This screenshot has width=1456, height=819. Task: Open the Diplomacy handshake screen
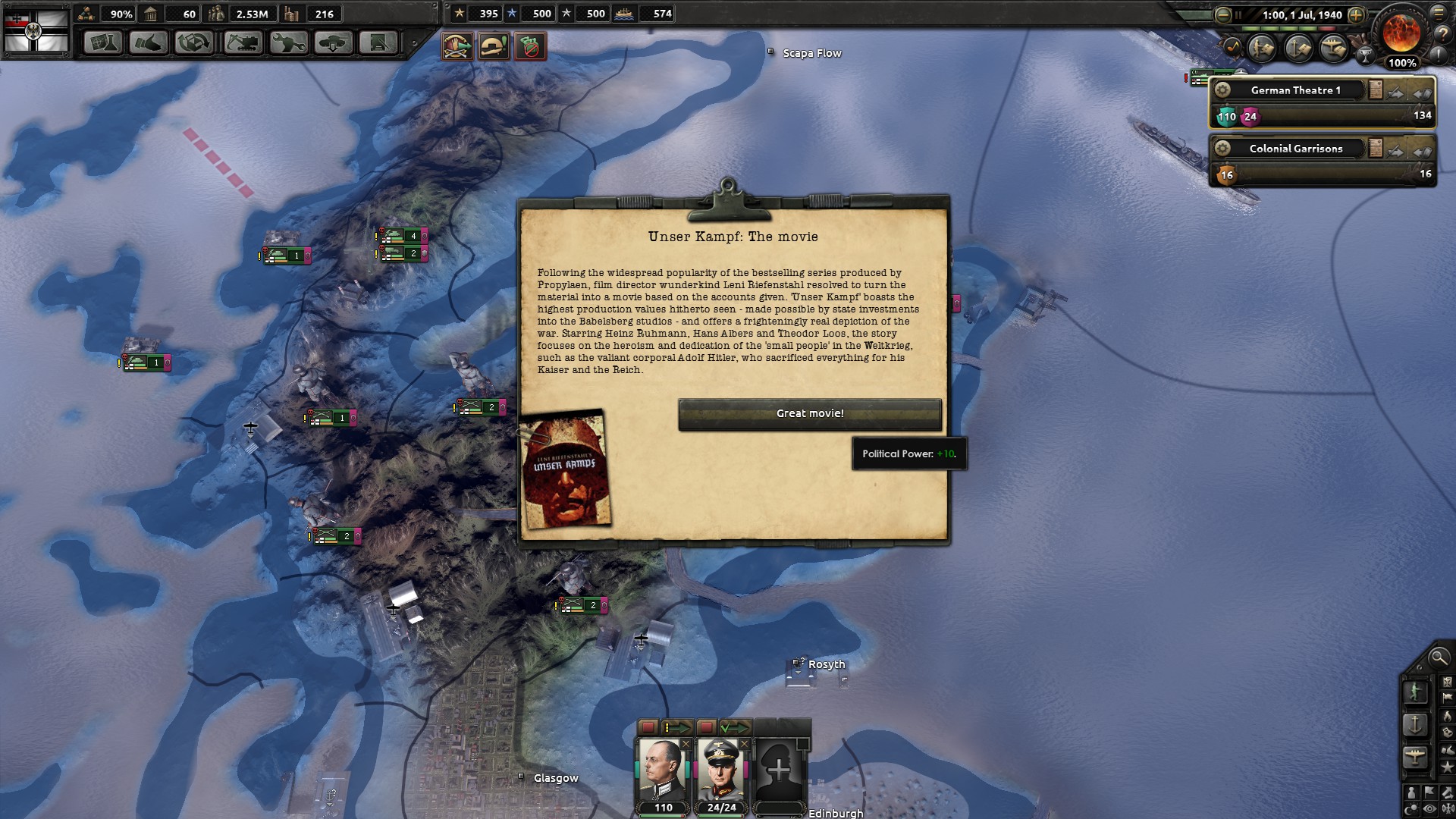[x=148, y=43]
